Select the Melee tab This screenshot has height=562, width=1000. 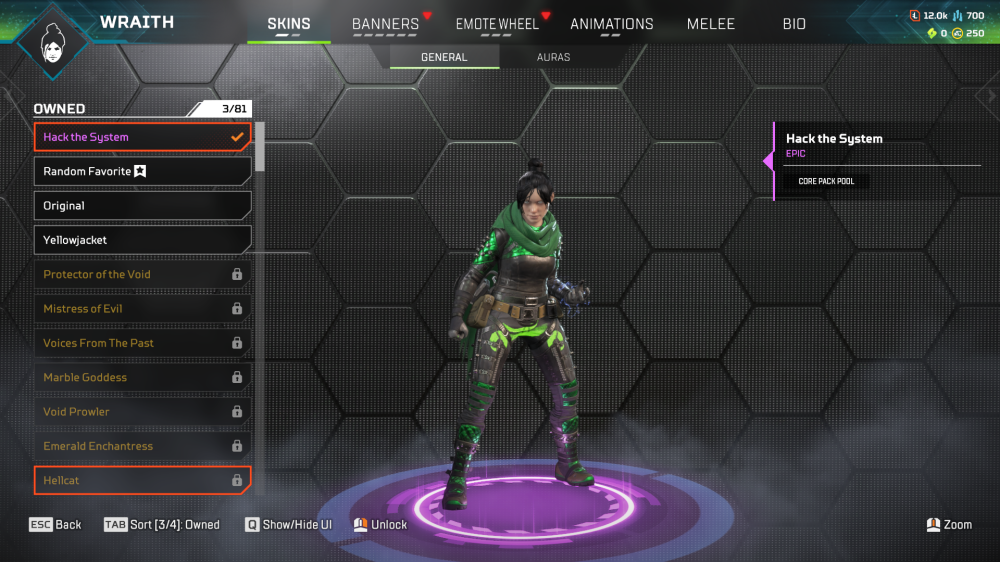(710, 24)
